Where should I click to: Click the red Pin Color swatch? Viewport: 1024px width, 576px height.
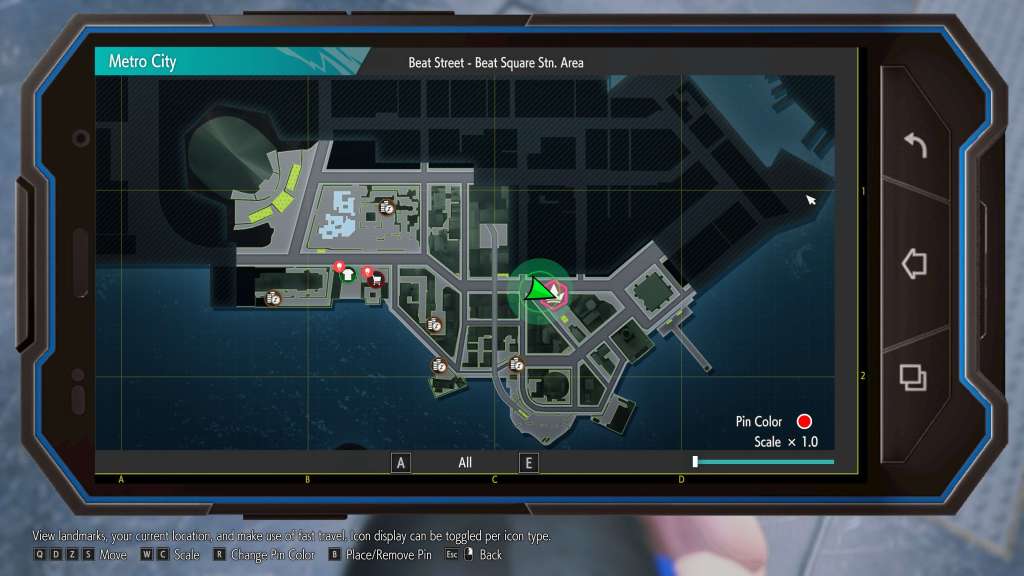click(803, 422)
